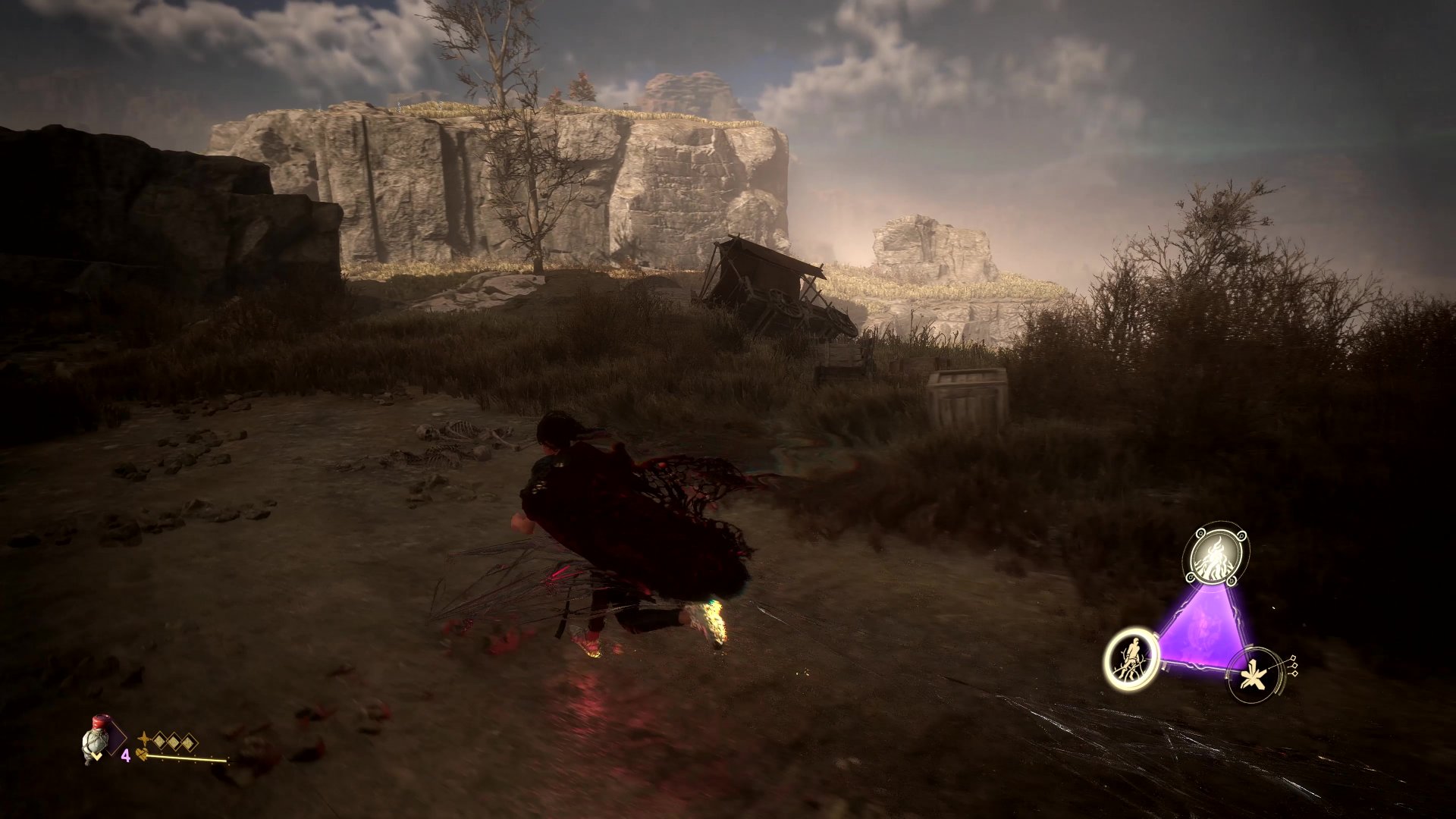
Task: Select the entangled figure ritual icon
Action: [1133, 659]
